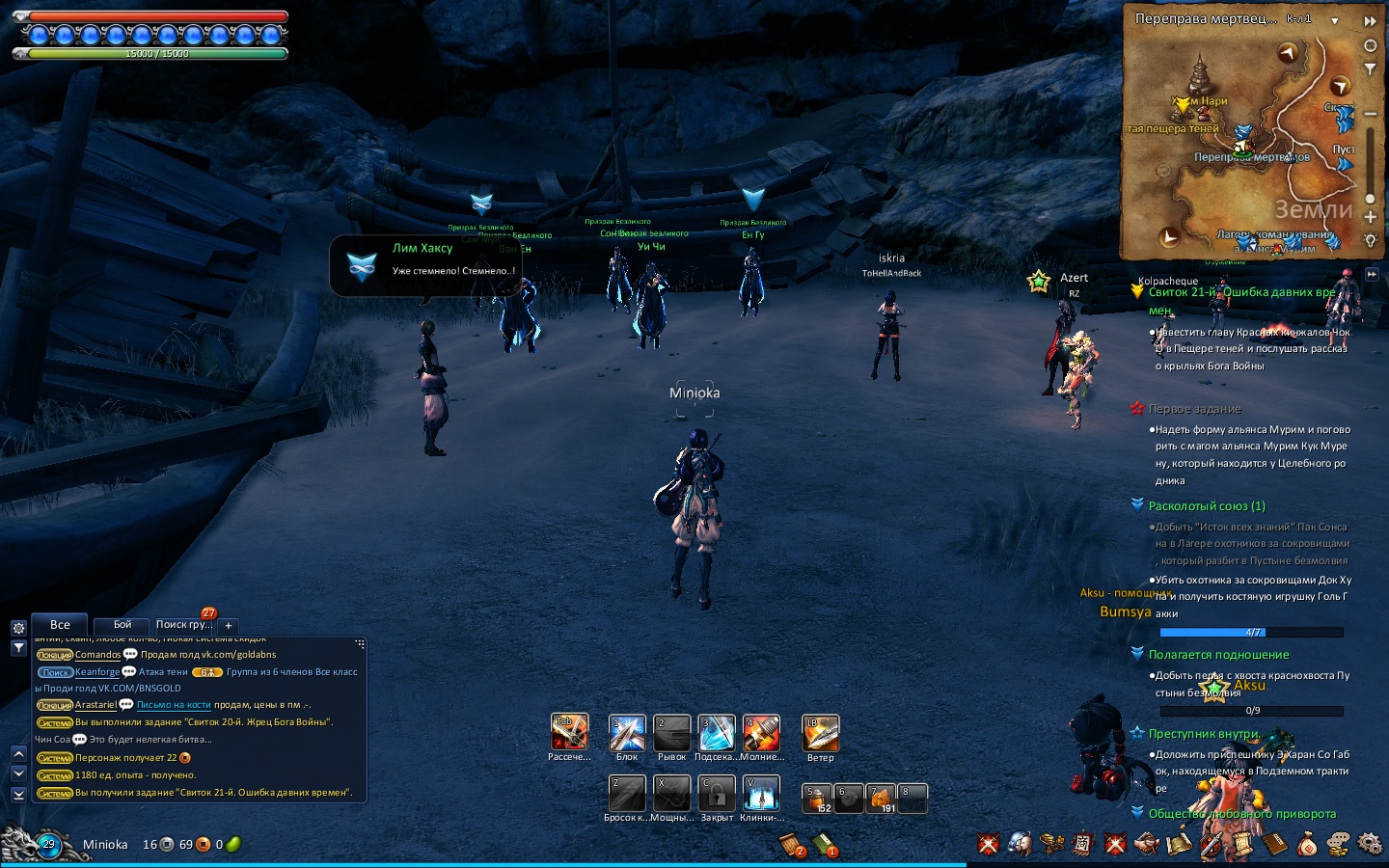Open chat settings gear icon
The width and height of the screenshot is (1389, 868).
(x=18, y=628)
